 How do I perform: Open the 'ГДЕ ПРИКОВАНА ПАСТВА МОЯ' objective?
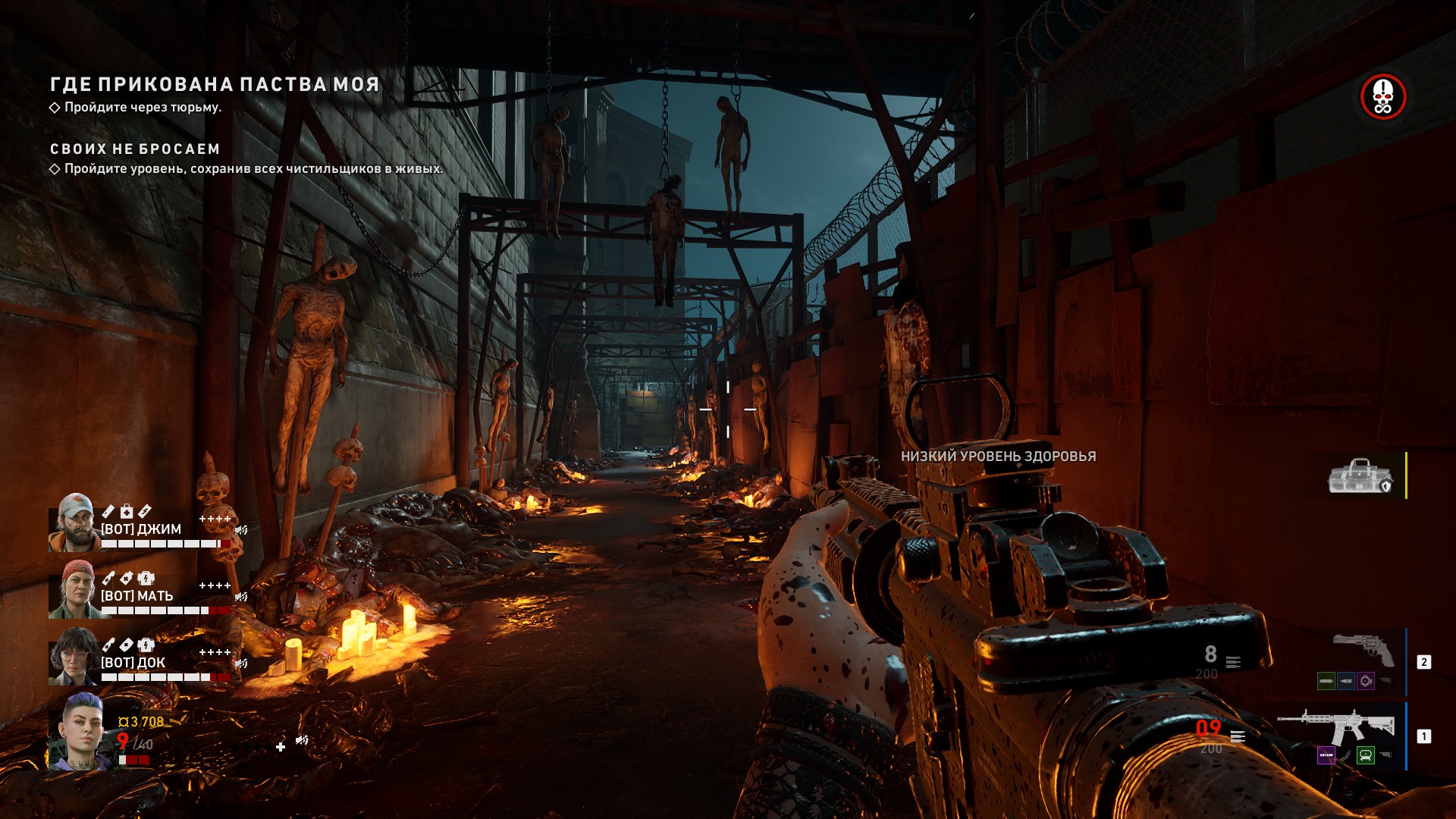tap(215, 84)
